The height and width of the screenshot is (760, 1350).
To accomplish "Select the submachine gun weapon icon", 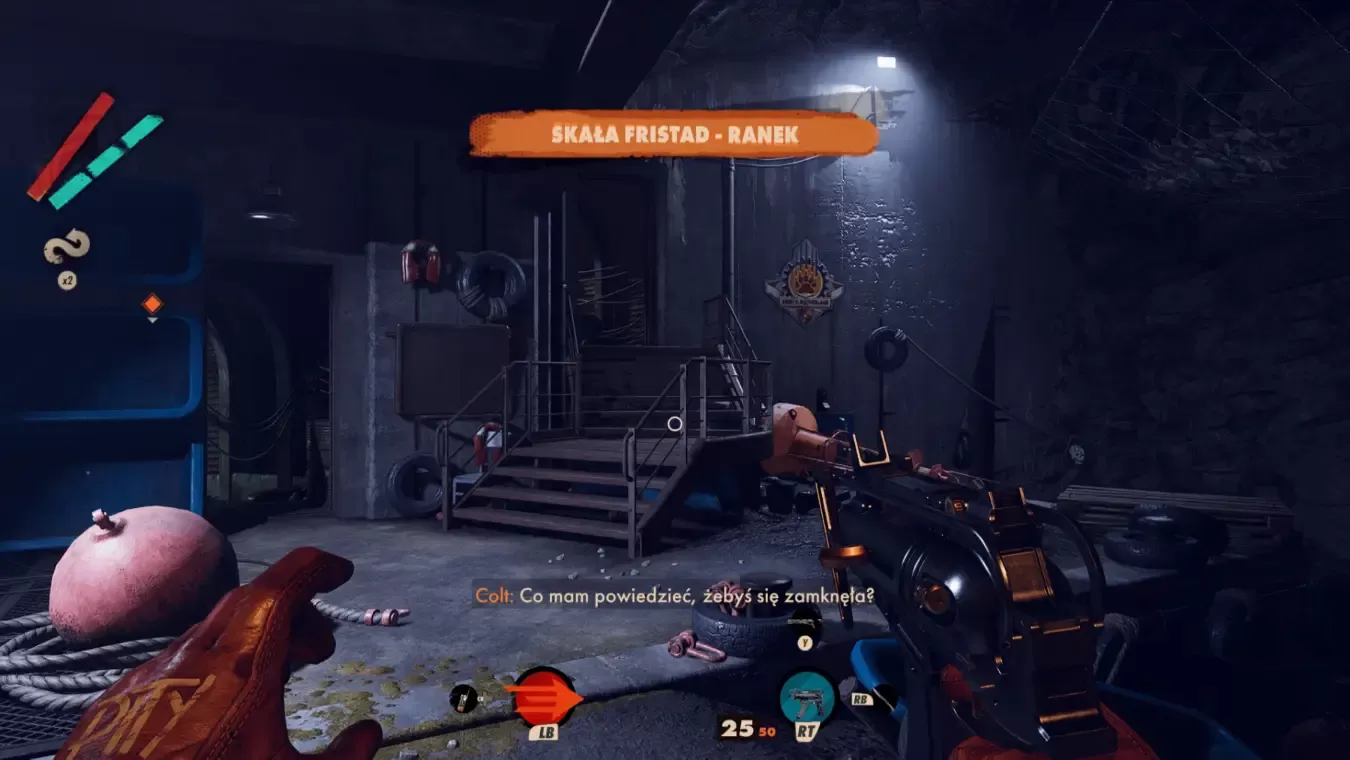I will (807, 697).
